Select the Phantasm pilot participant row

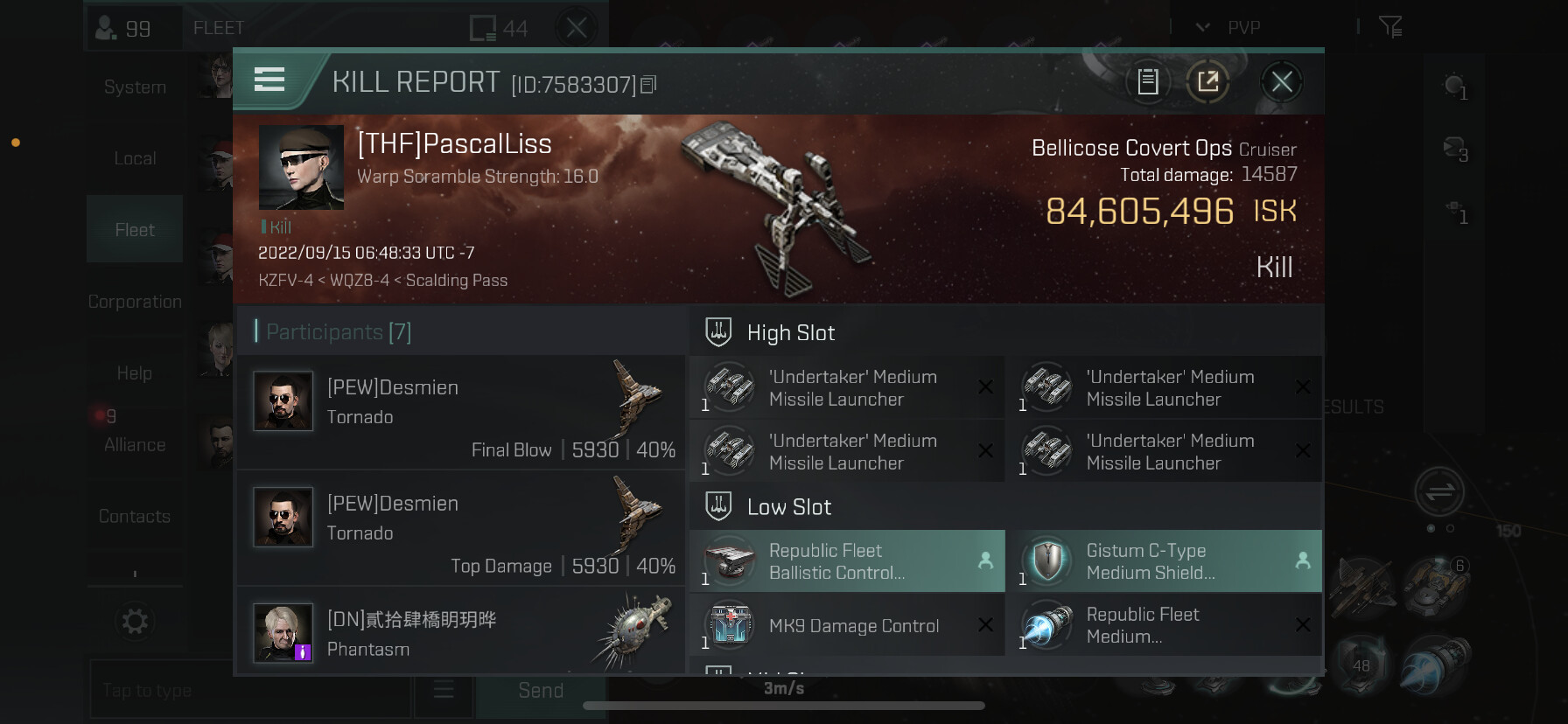point(461,632)
